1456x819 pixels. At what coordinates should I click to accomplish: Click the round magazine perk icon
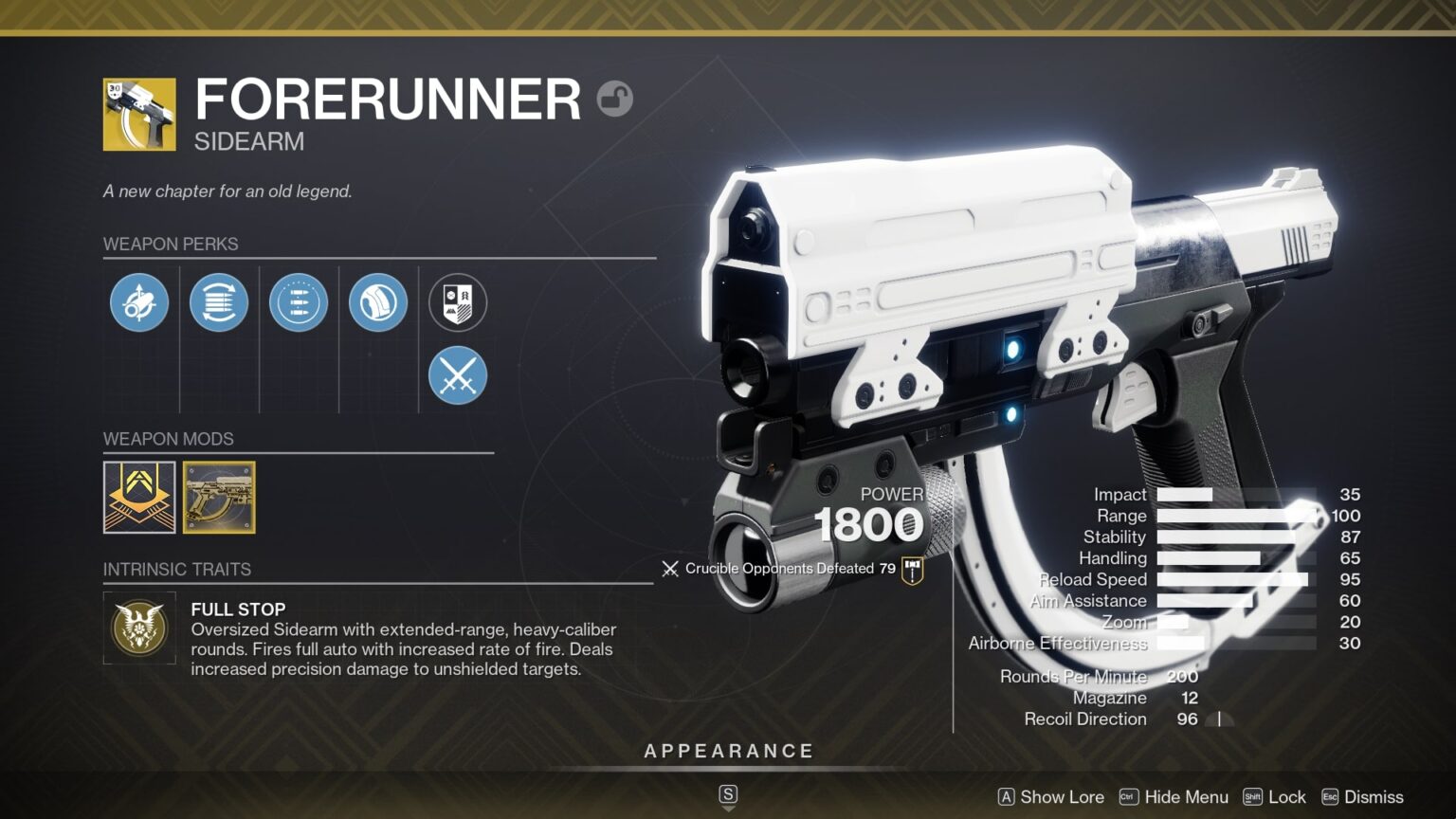coord(378,302)
